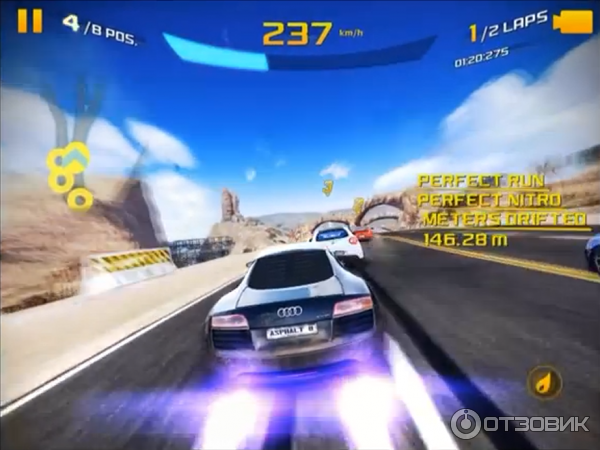The image size is (600, 450).
Task: Pause the race
Action: coord(30,21)
